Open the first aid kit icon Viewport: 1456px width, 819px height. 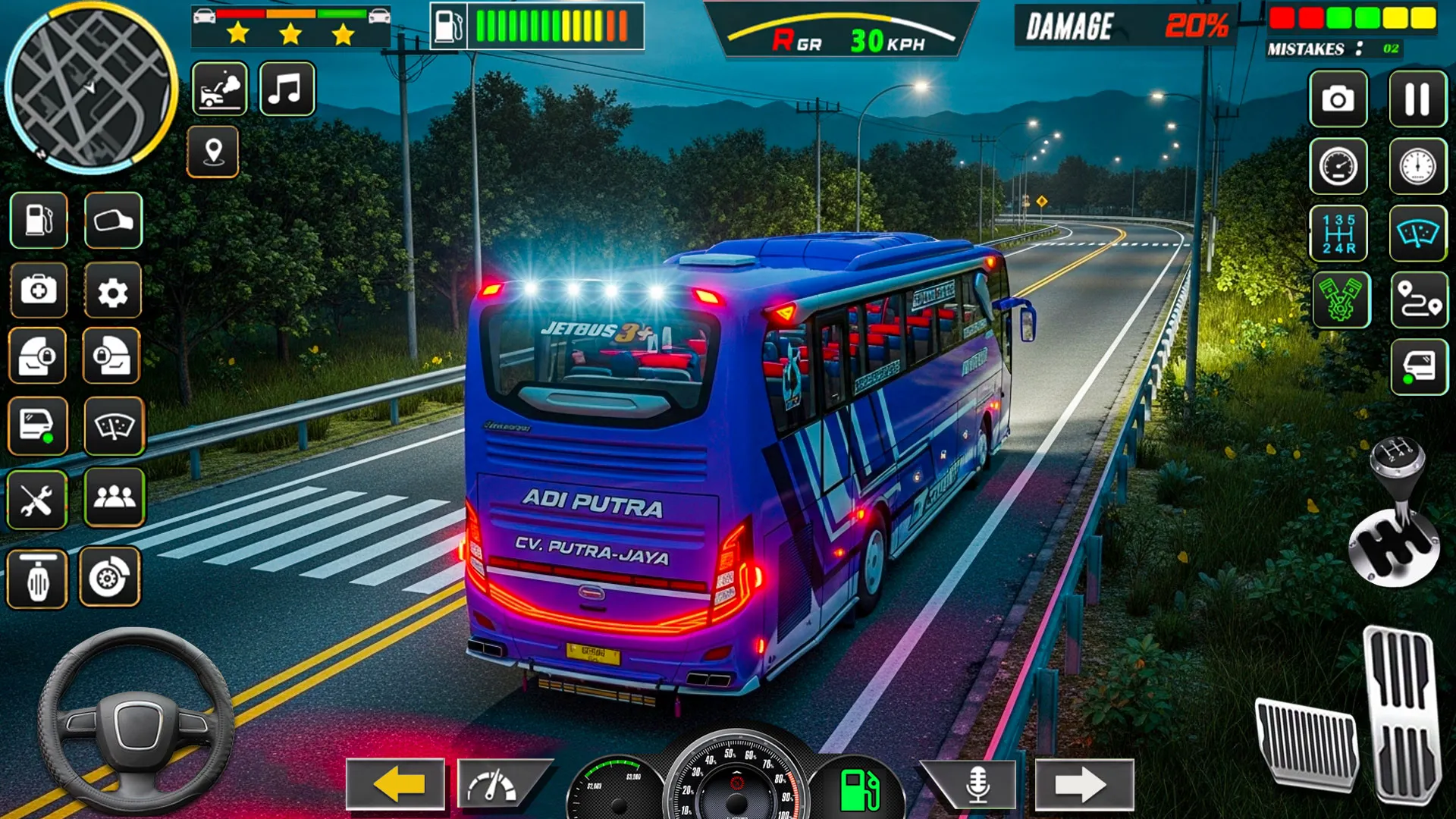(x=39, y=291)
